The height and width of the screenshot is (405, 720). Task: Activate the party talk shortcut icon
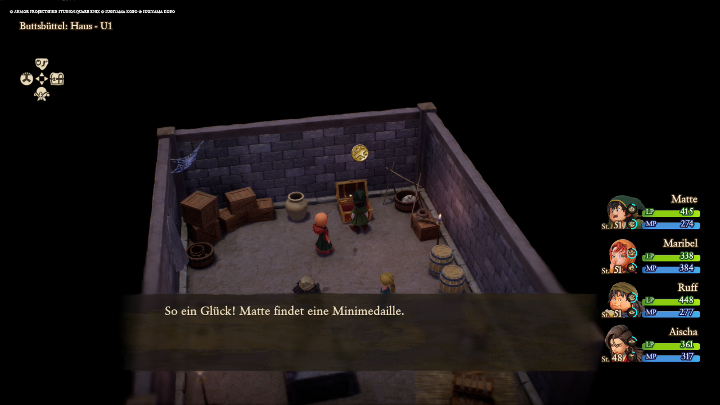point(26,78)
